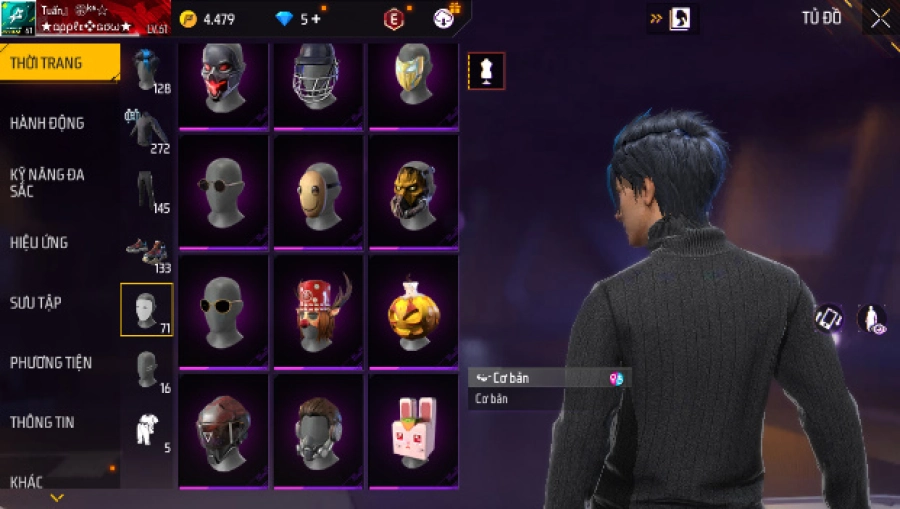Go to Phương Tiện tab

tap(48, 362)
